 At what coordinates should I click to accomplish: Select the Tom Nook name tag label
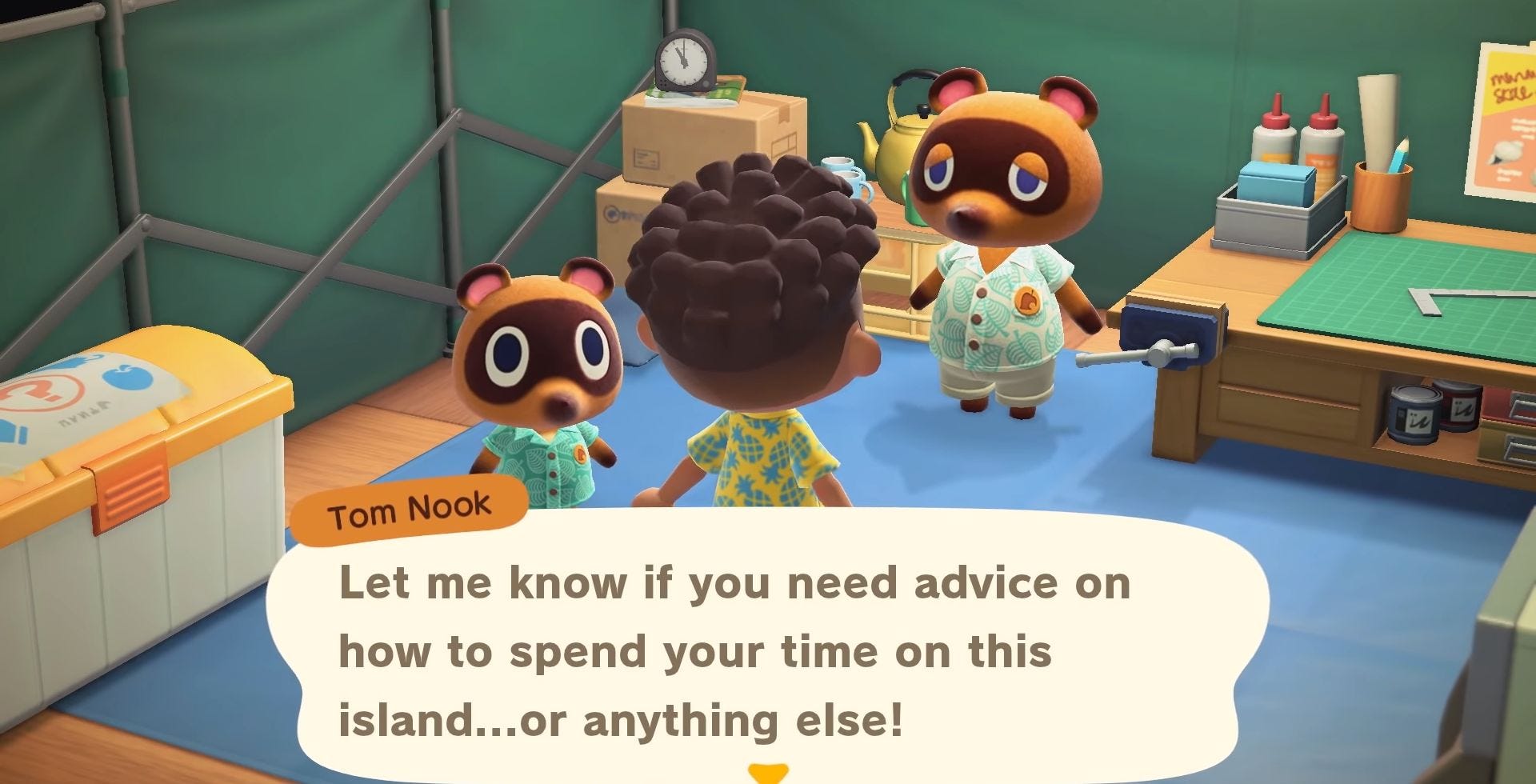408,510
